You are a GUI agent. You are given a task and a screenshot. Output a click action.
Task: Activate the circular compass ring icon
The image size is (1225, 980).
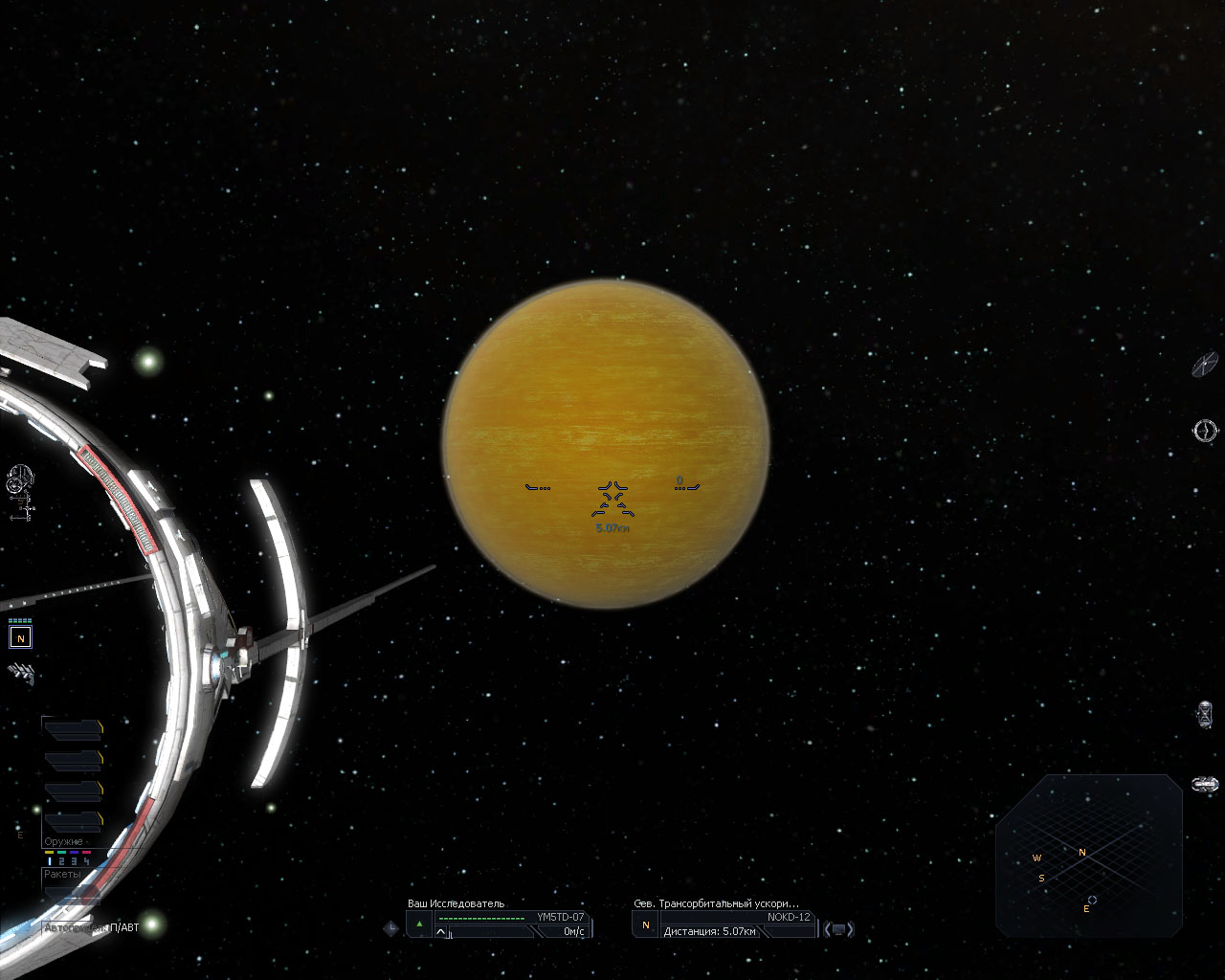pos(1205,430)
